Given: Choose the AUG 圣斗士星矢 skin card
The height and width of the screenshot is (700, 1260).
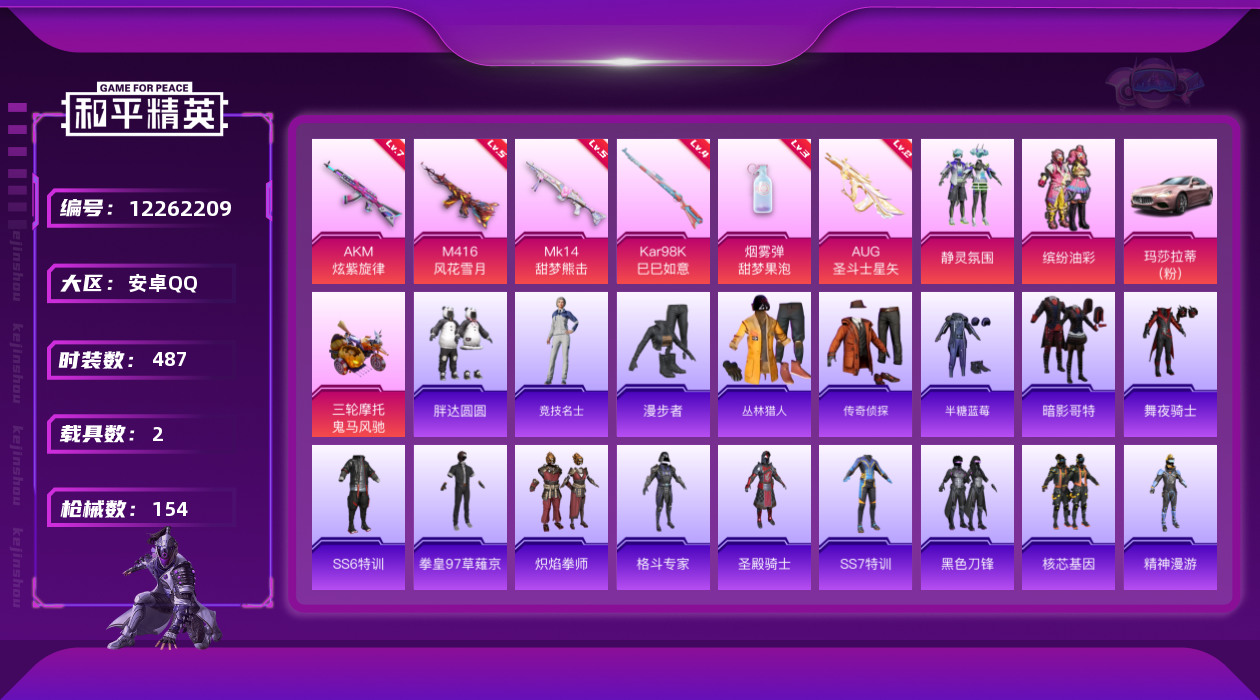Looking at the screenshot, I should click(x=866, y=210).
